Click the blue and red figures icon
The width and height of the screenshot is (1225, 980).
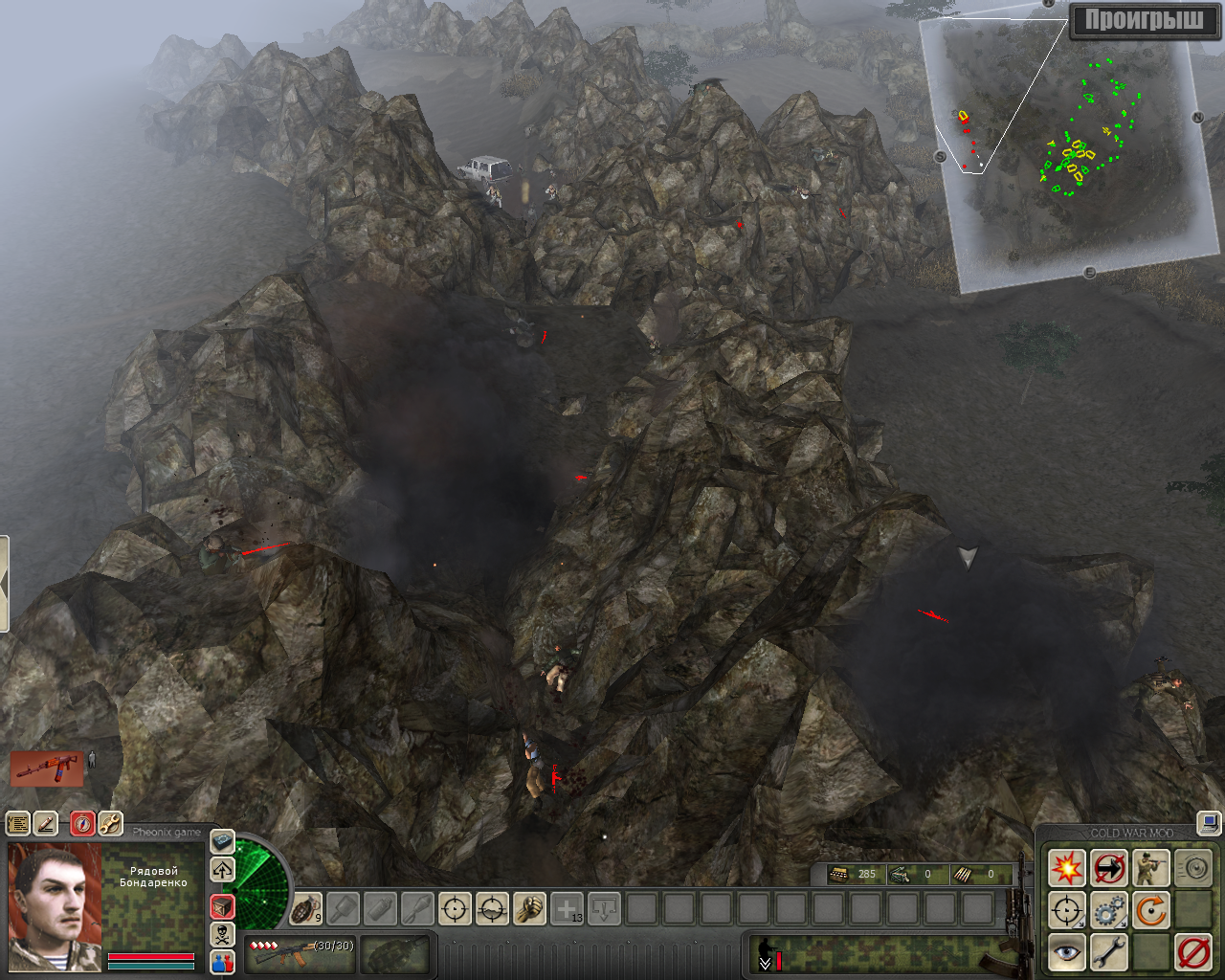pyautogui.click(x=222, y=961)
